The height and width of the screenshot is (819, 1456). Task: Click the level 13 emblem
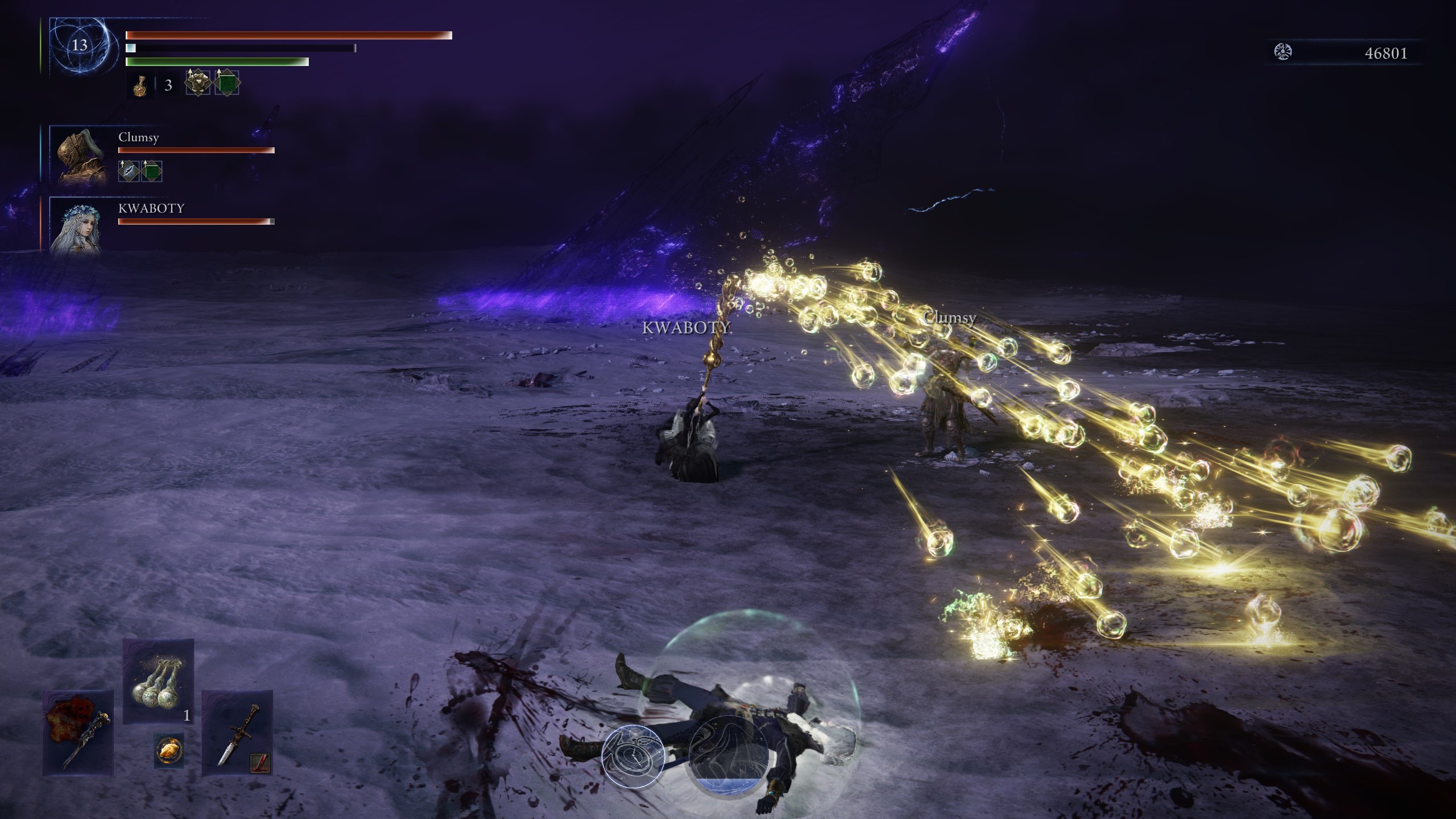(x=79, y=45)
